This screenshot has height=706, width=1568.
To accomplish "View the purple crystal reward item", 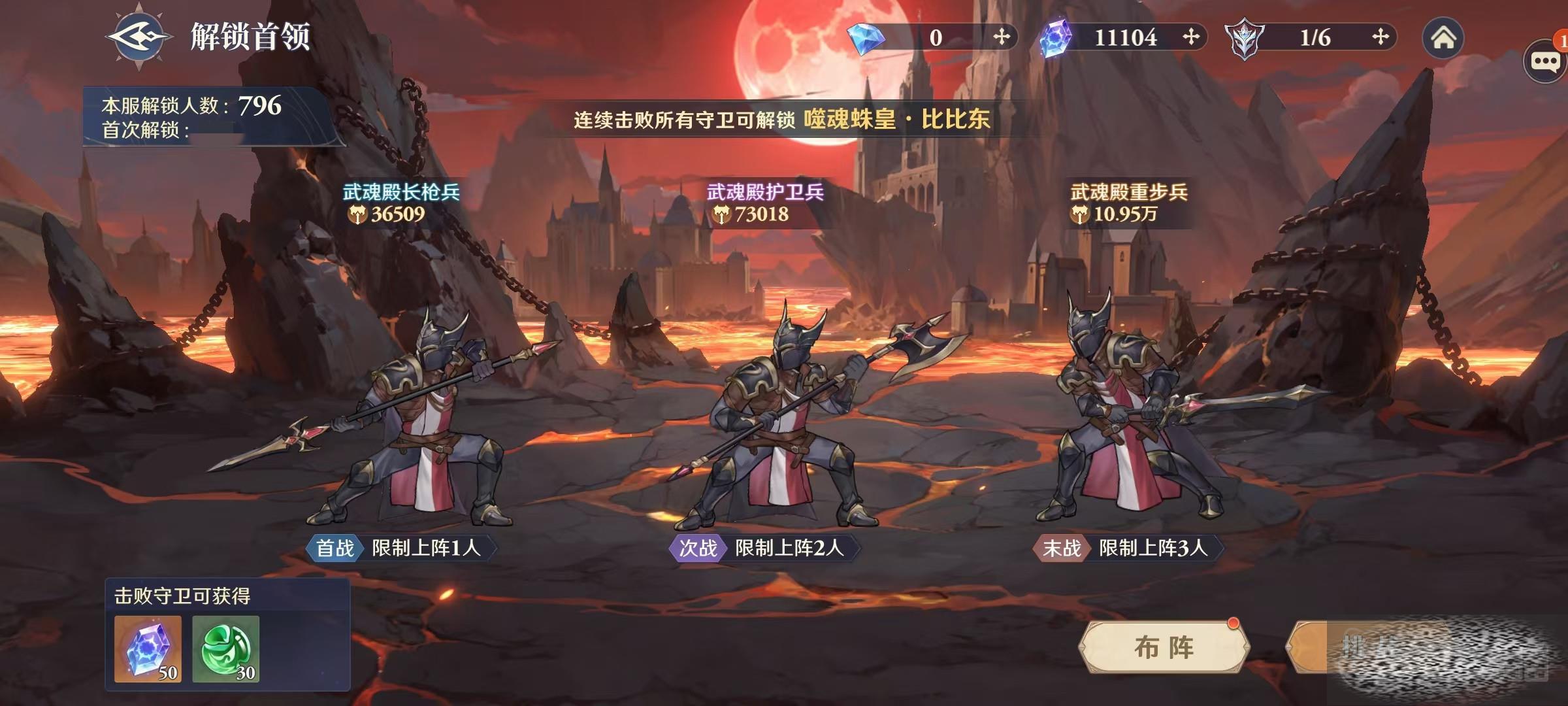I will pyautogui.click(x=148, y=649).
